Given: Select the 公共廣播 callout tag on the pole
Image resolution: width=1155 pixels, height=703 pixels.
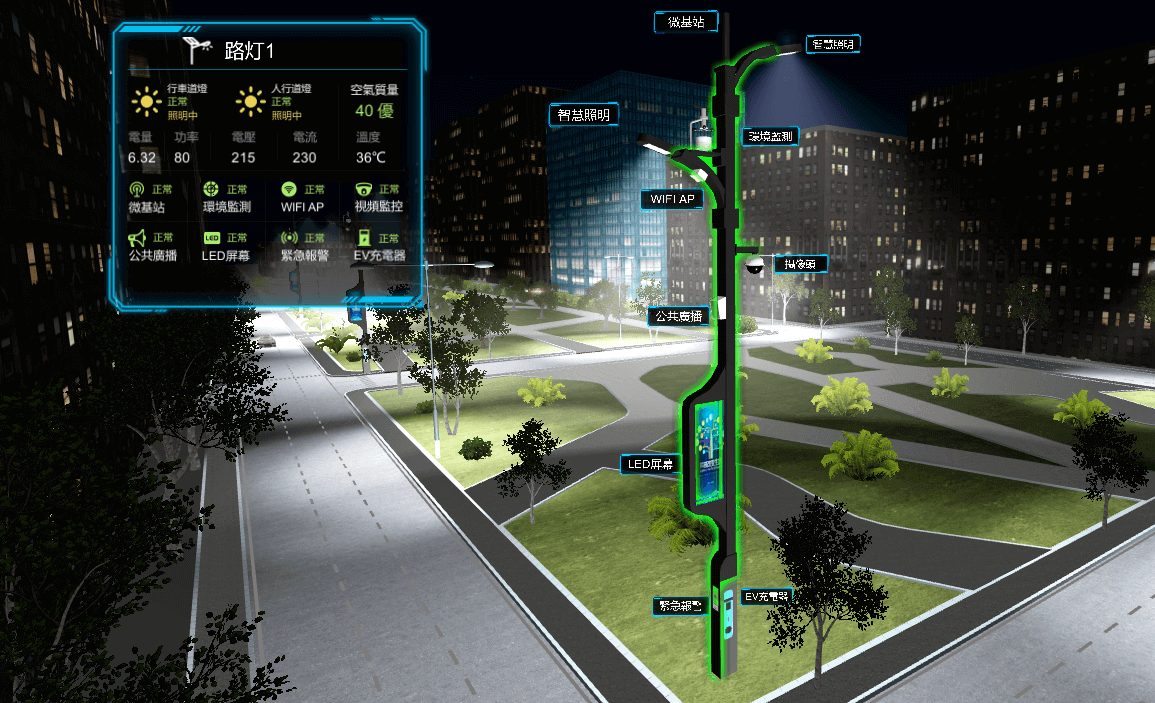Looking at the screenshot, I should click(677, 316).
